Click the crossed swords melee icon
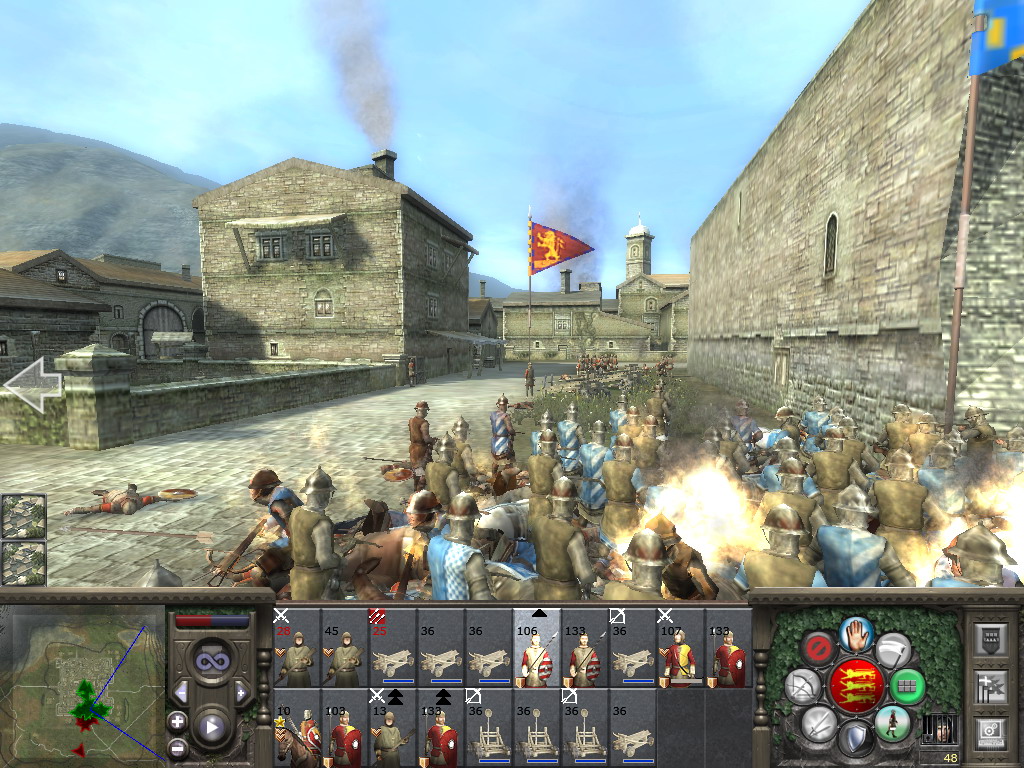The image size is (1024, 768). [818, 723]
